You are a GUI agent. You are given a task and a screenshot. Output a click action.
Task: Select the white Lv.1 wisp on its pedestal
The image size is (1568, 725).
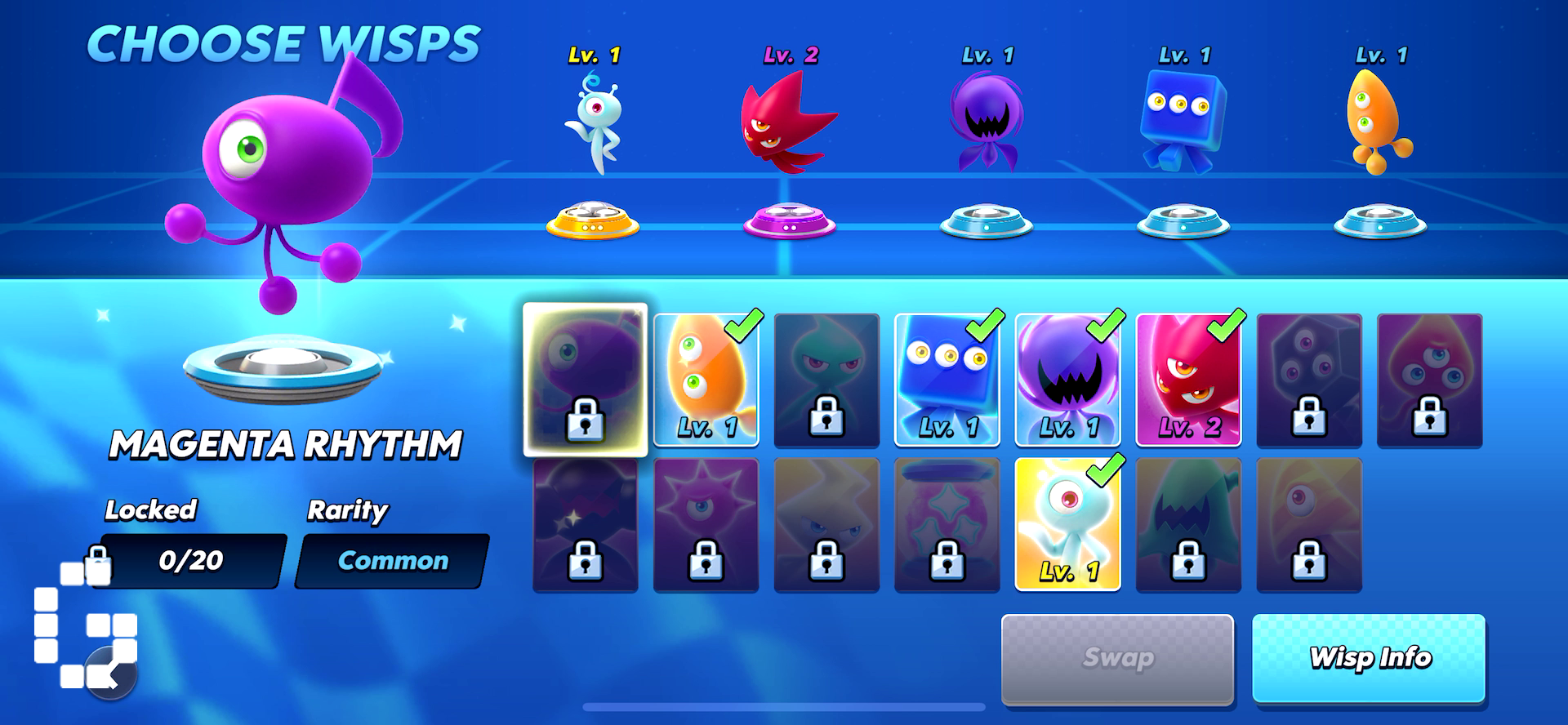pyautogui.click(x=597, y=122)
